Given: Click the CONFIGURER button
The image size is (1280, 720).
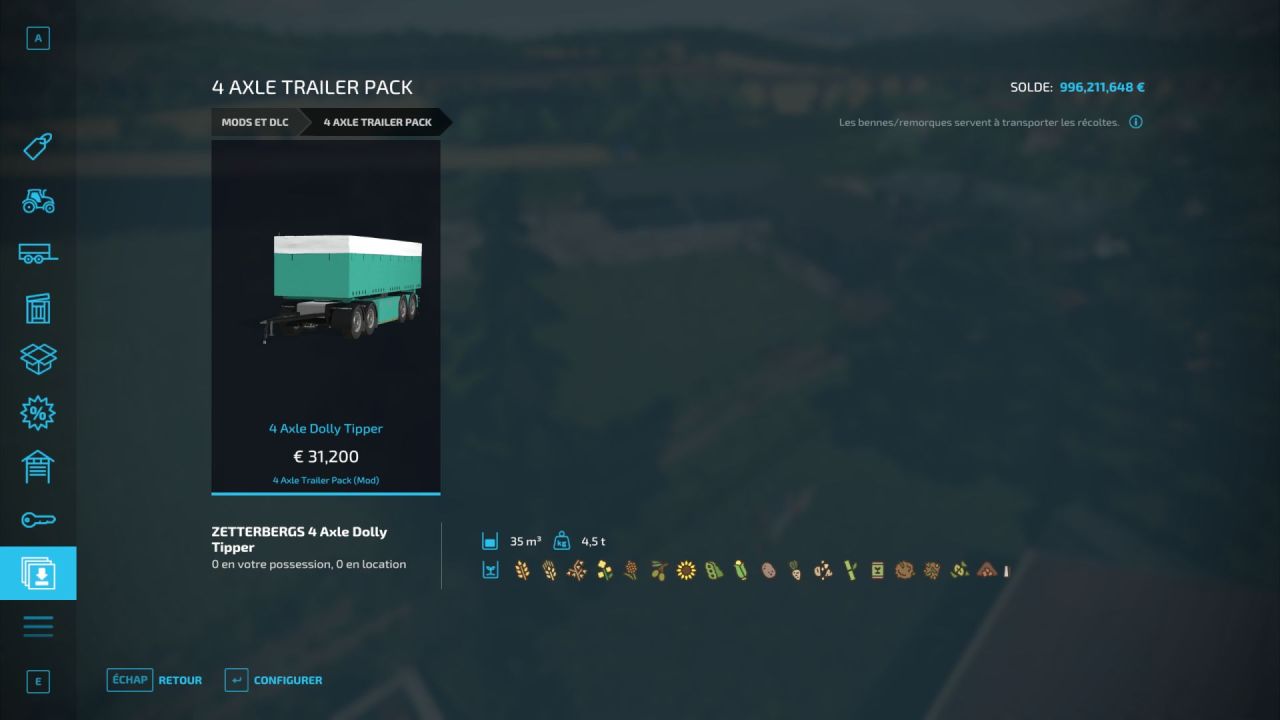Looking at the screenshot, I should point(288,679).
